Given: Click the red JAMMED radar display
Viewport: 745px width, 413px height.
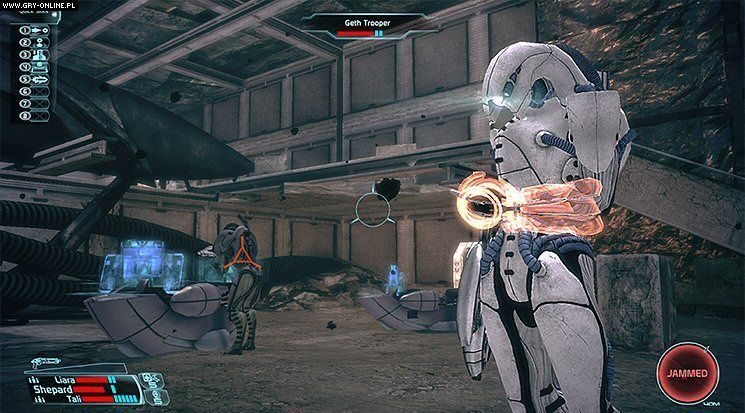Looking at the screenshot, I should [x=687, y=373].
